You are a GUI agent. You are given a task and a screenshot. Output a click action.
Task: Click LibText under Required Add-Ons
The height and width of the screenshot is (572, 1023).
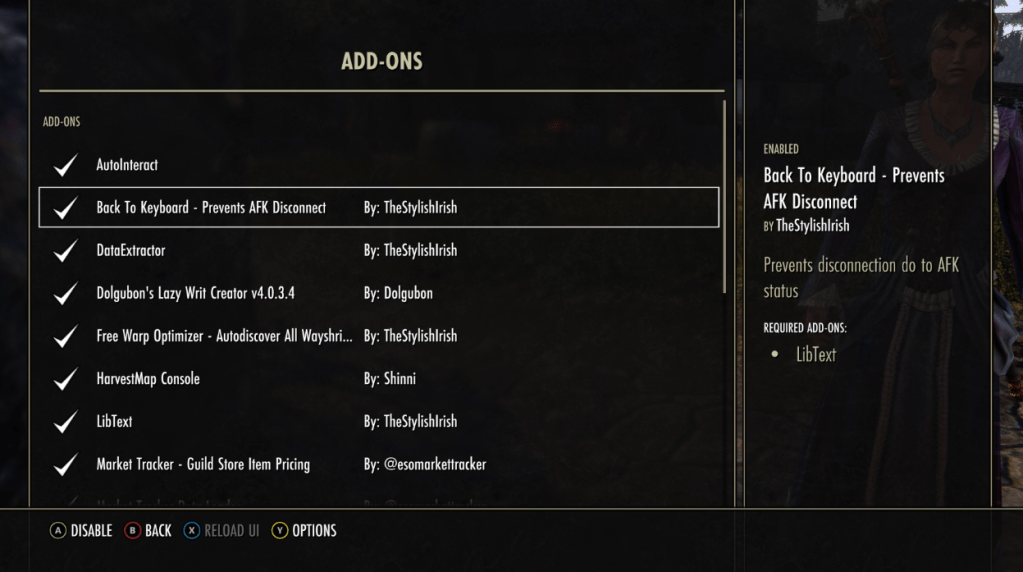816,354
